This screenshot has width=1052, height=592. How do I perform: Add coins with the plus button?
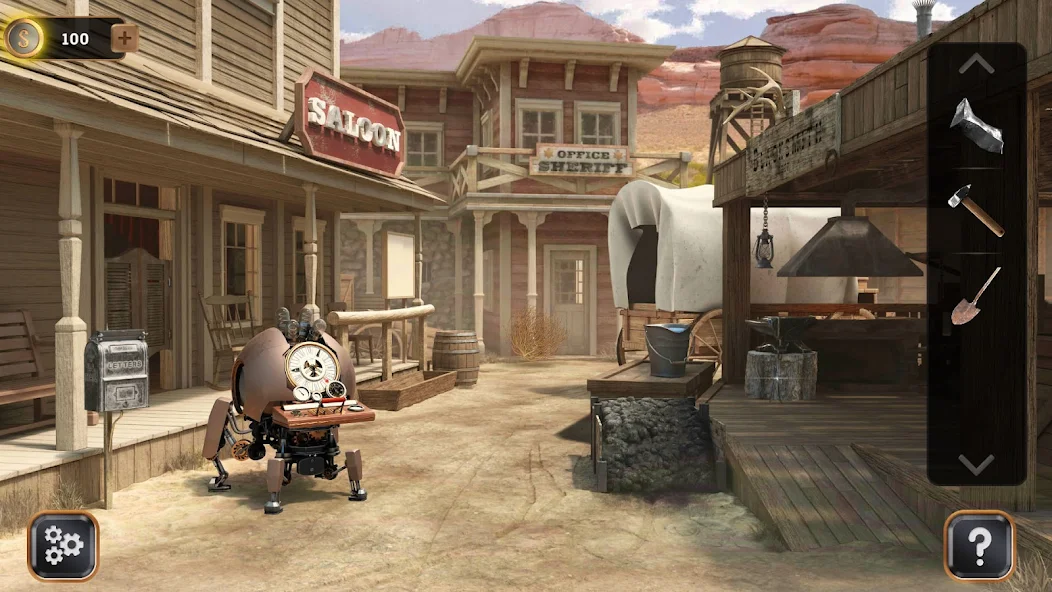click(125, 39)
